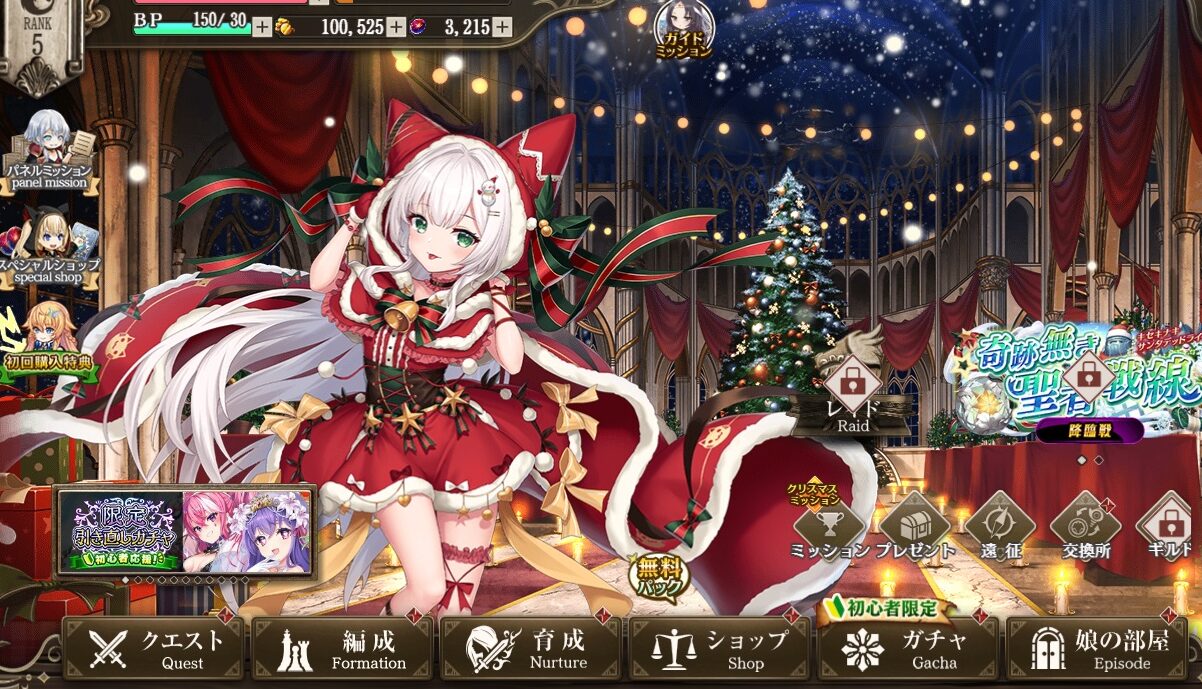Enter the Shop
Screen dimensions: 1202x689
coord(719,648)
